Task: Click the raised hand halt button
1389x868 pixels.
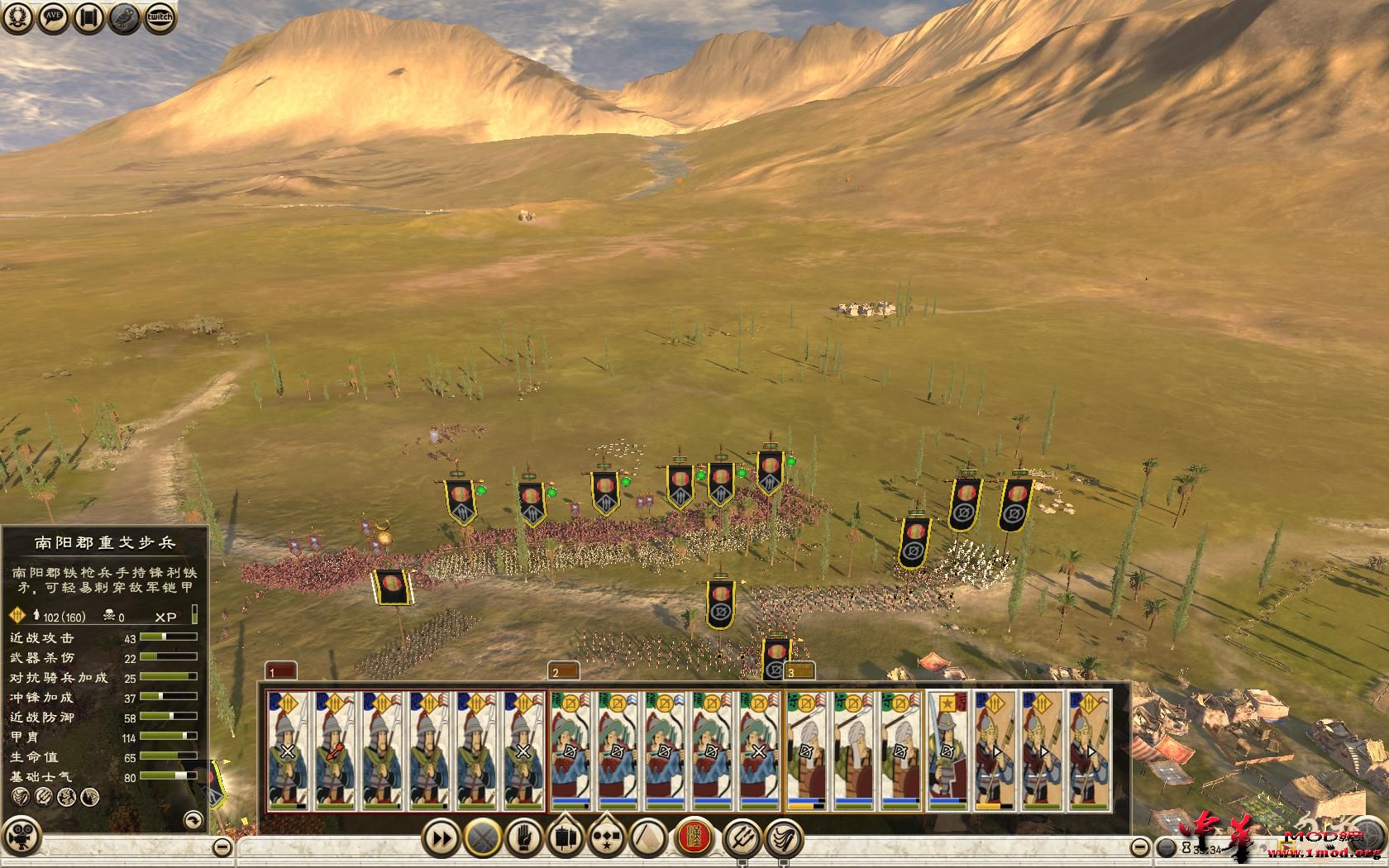Action: click(x=523, y=838)
